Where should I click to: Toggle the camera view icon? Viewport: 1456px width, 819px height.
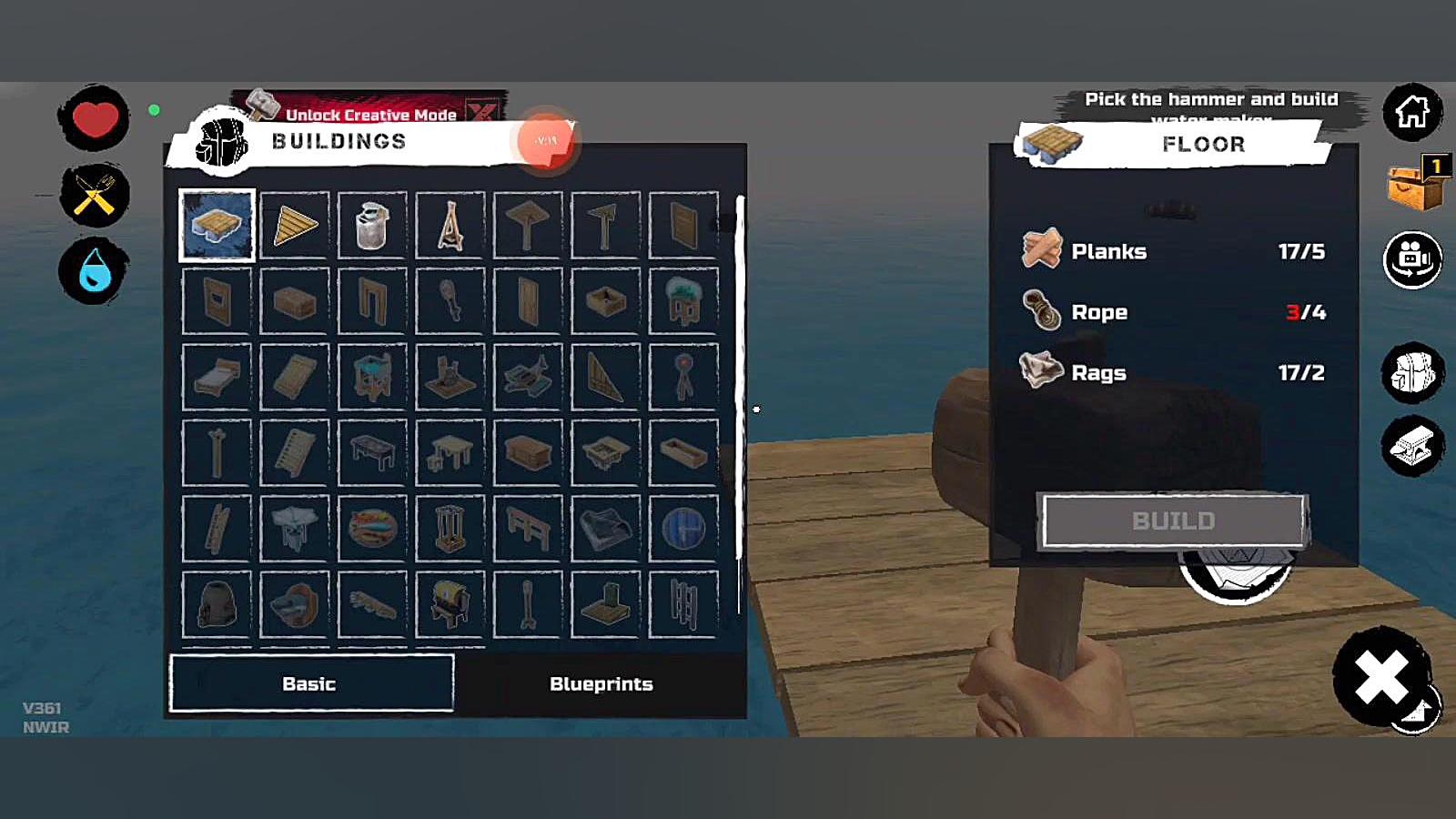[1412, 259]
